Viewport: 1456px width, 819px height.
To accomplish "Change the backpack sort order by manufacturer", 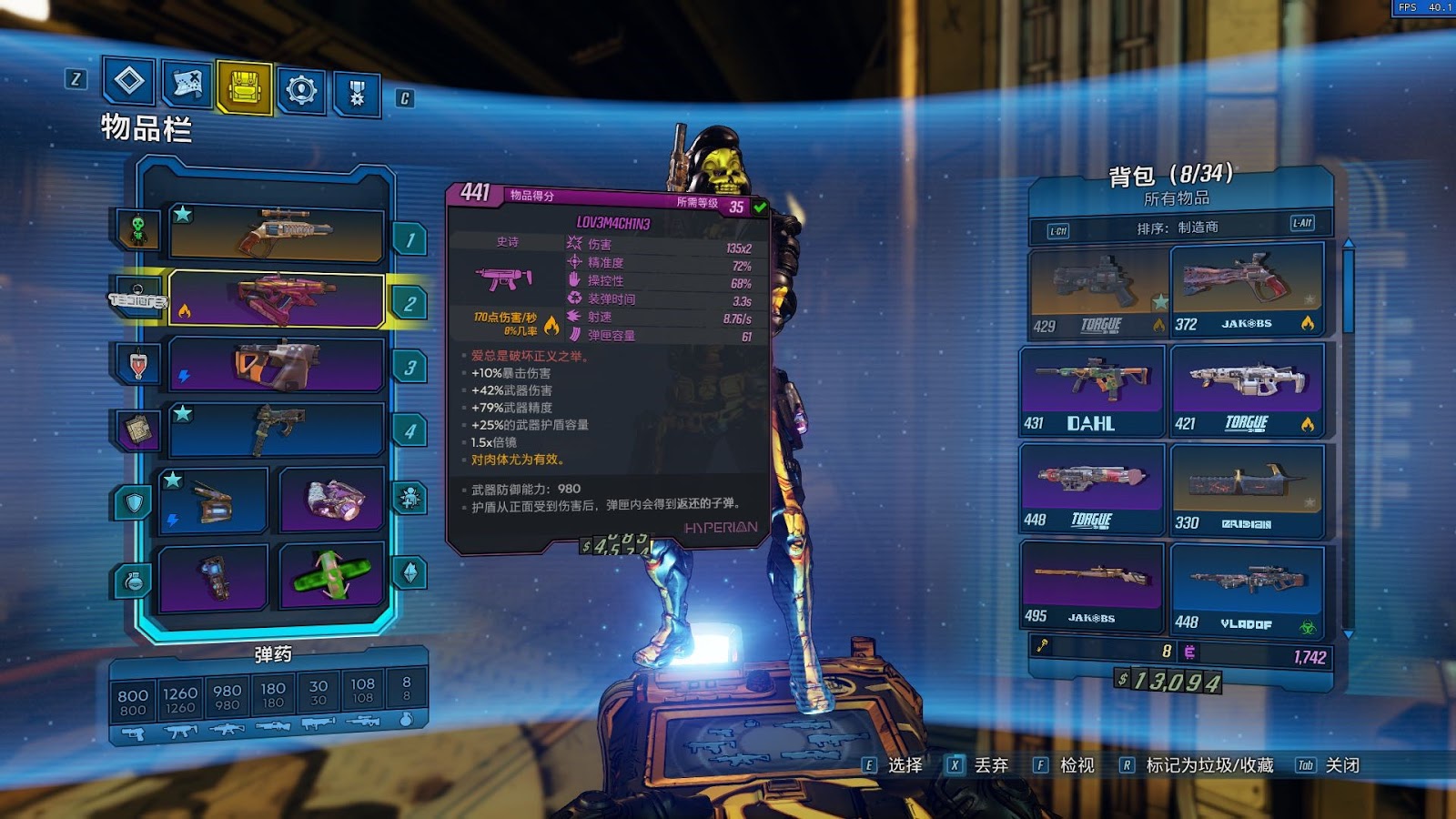I will (x=1178, y=227).
